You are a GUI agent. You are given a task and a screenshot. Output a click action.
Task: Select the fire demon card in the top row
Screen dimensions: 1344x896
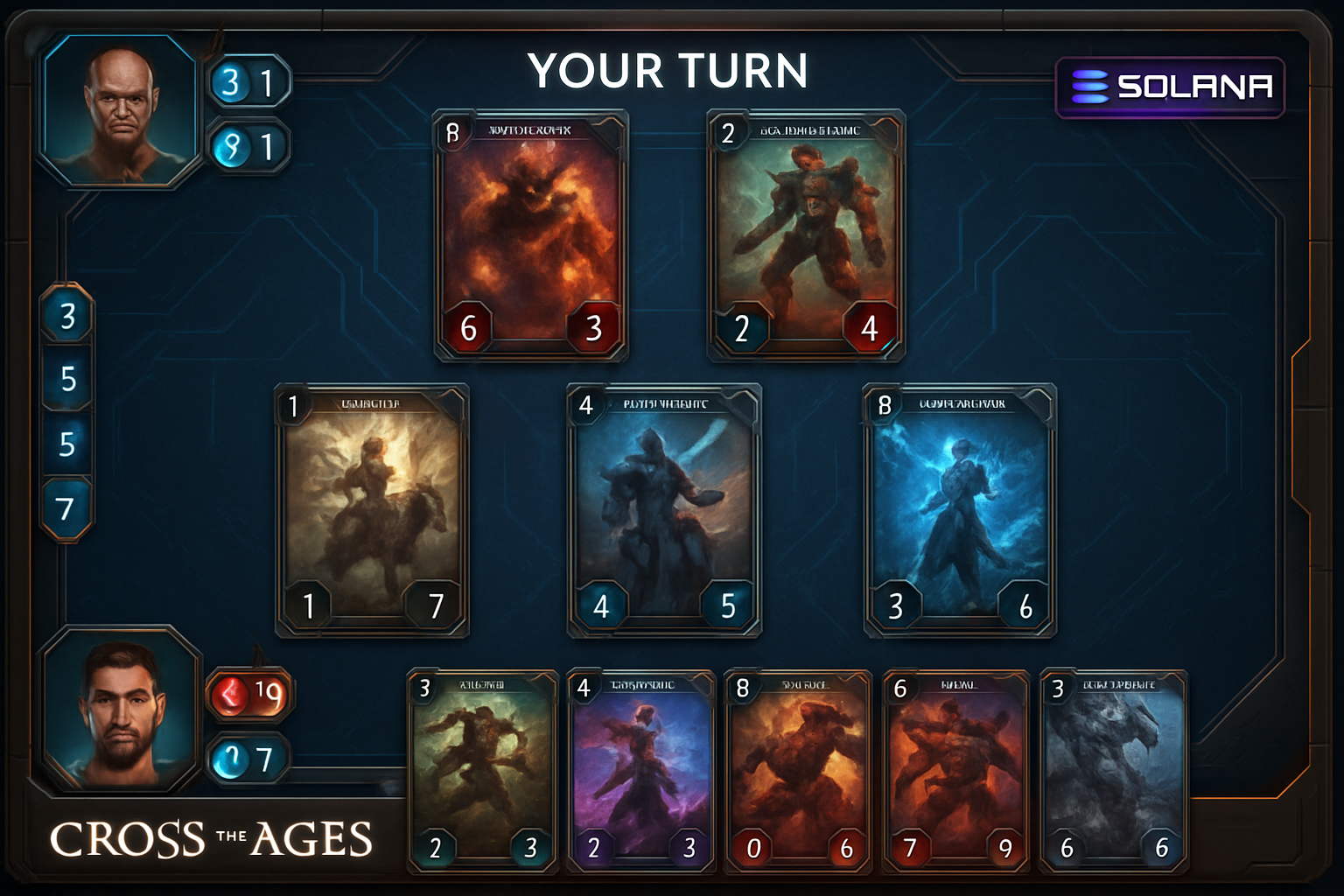click(531, 234)
